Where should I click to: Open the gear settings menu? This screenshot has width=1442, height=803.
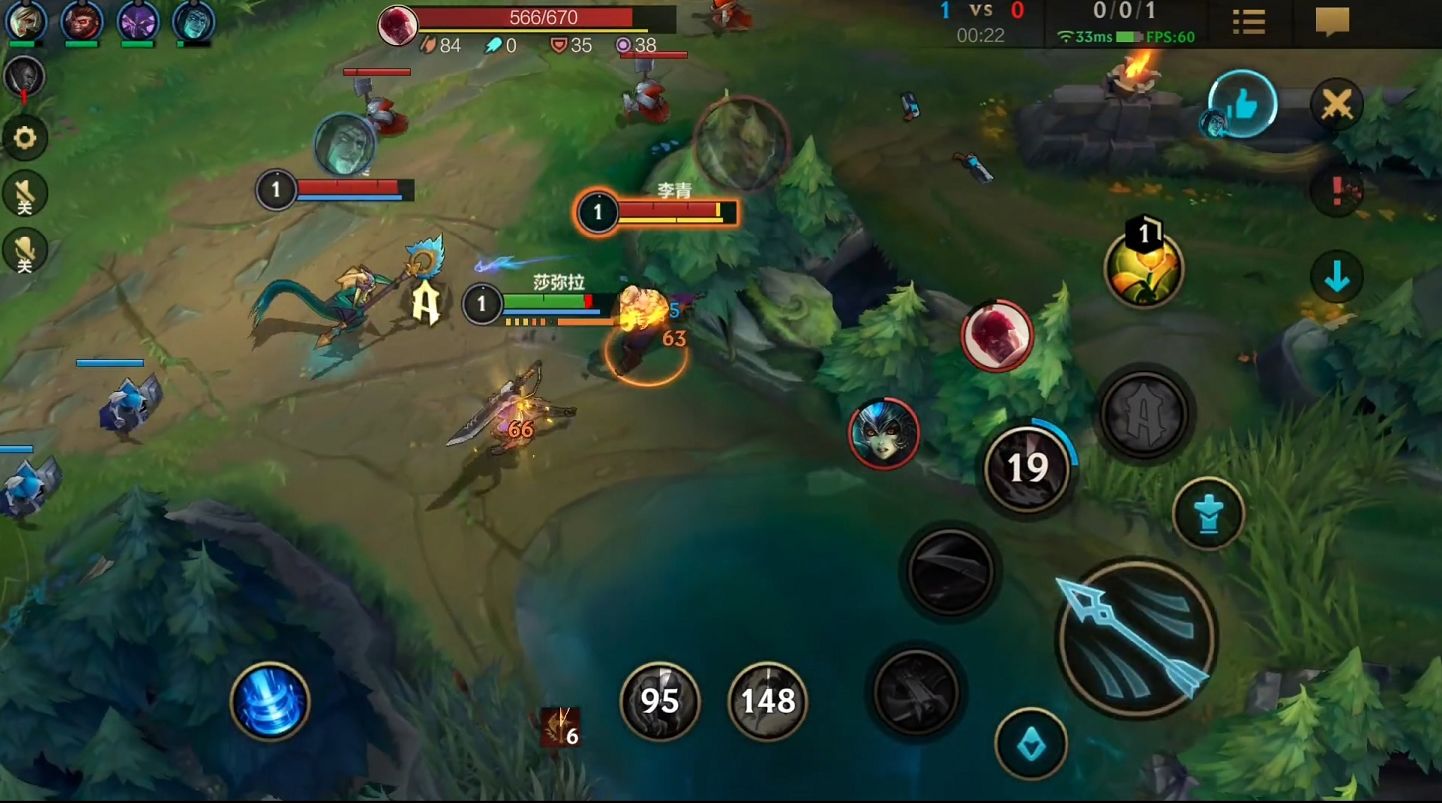[x=25, y=138]
